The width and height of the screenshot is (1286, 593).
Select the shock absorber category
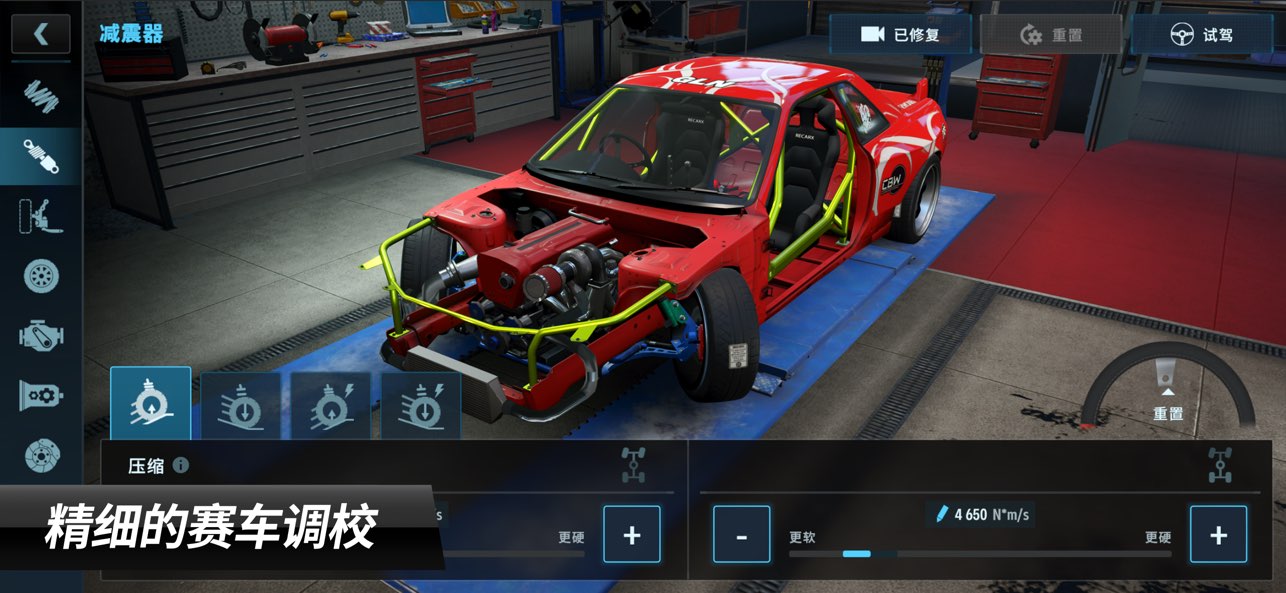coord(41,156)
